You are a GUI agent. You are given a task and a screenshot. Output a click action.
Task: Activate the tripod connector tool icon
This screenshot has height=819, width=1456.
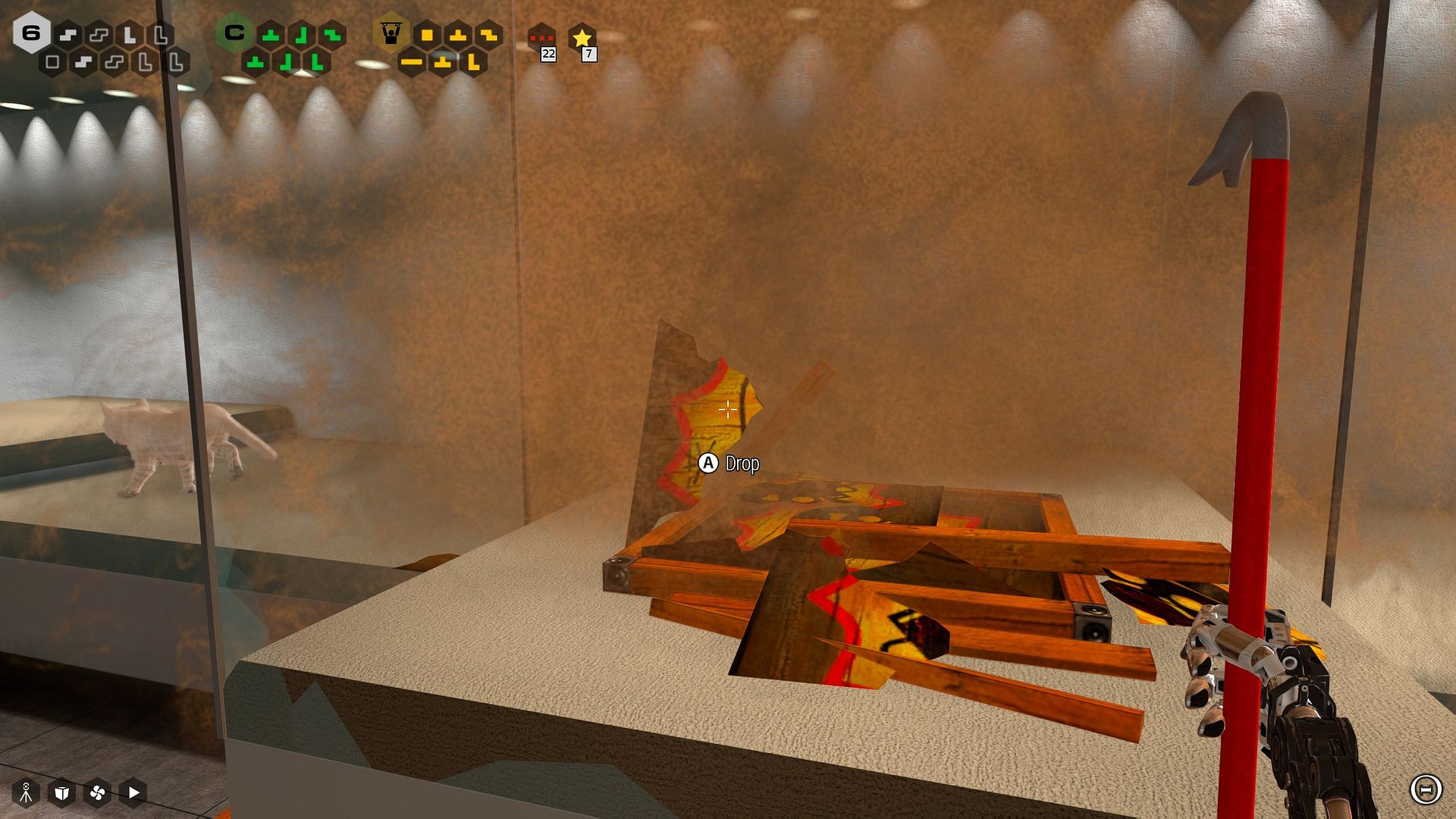pos(26,792)
